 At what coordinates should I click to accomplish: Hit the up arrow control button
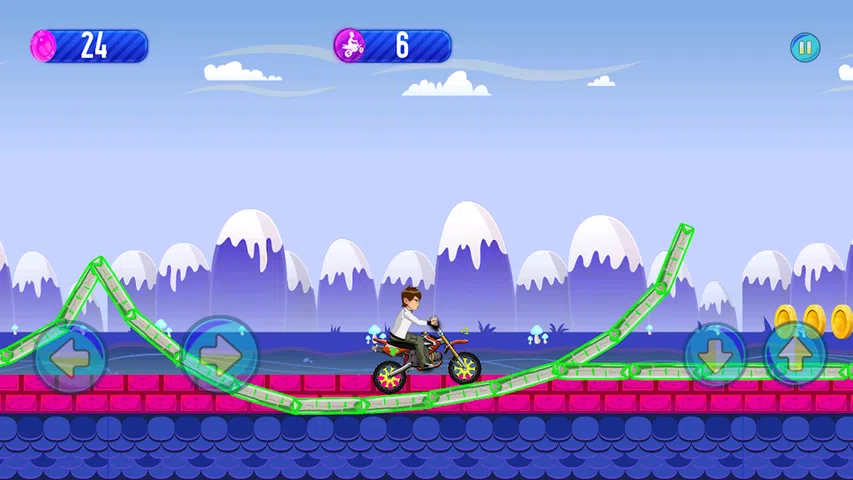pyautogui.click(x=796, y=354)
